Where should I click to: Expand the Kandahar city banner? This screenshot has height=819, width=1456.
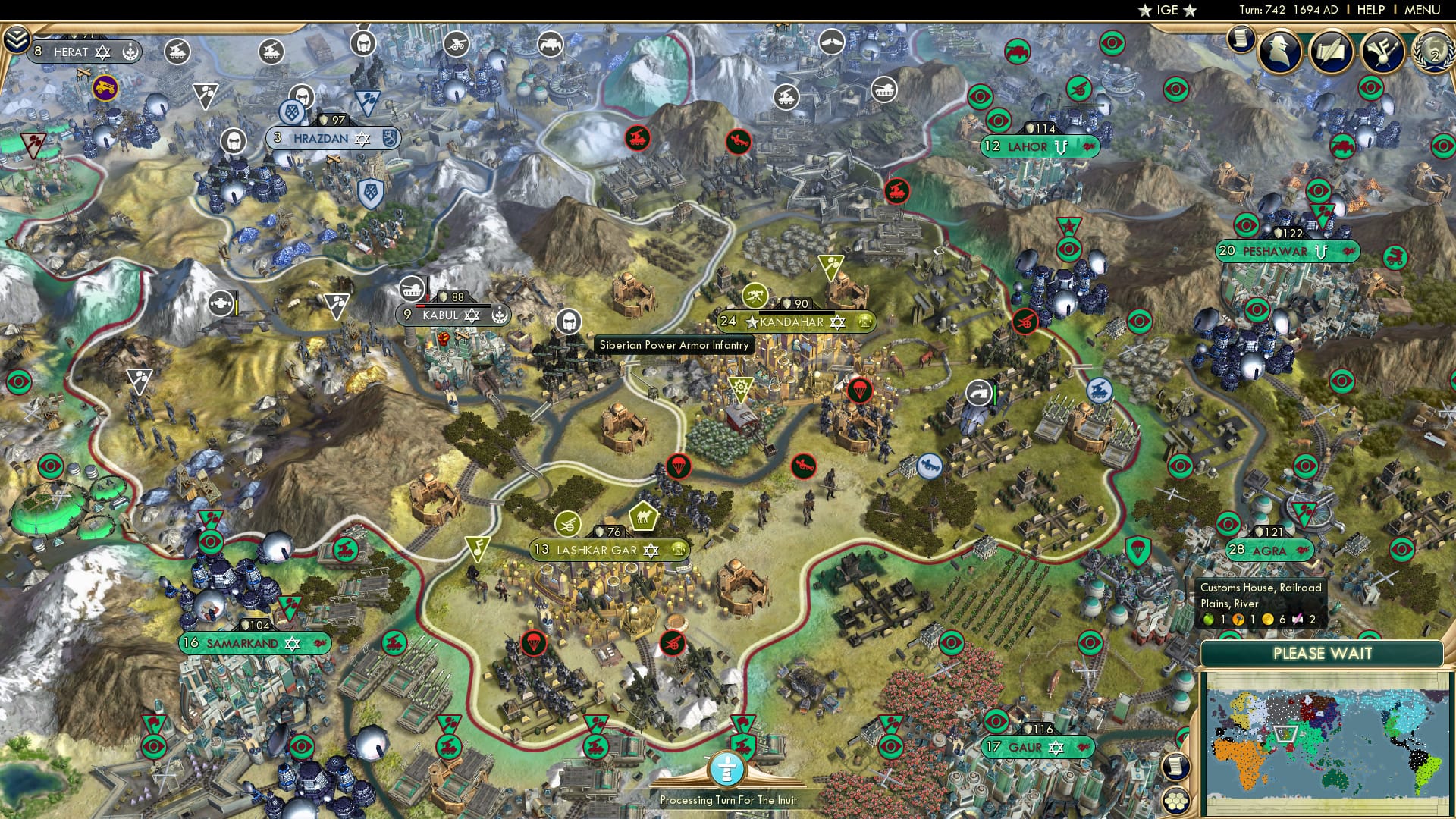[x=792, y=322]
